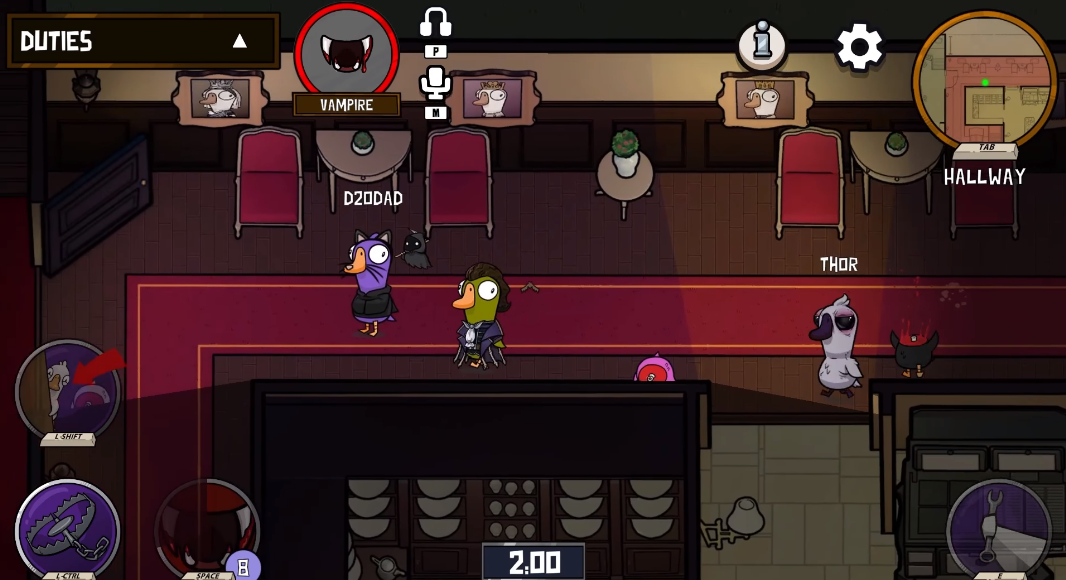Click the wrench use button
This screenshot has height=580, width=1066.
click(x=998, y=528)
